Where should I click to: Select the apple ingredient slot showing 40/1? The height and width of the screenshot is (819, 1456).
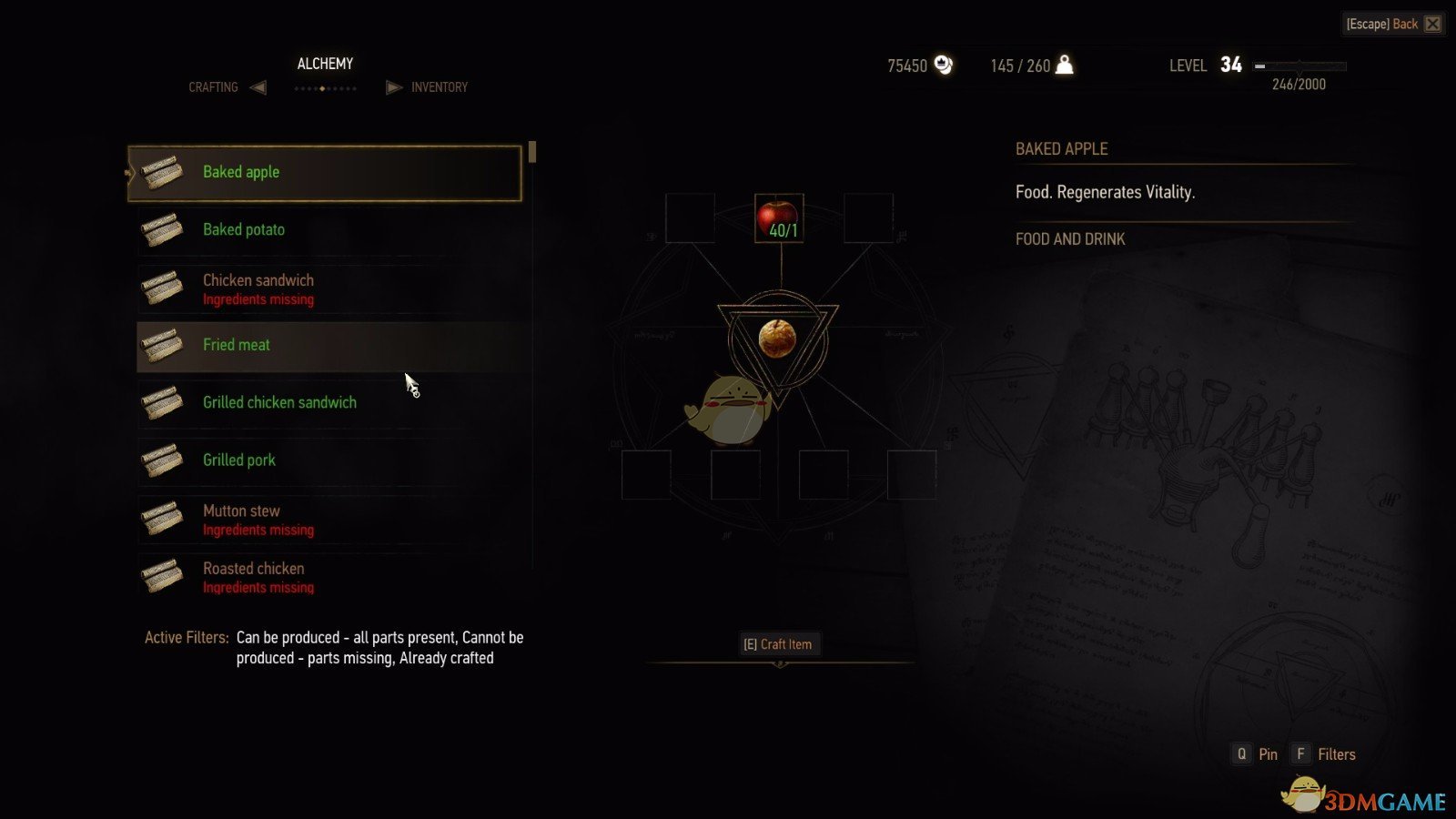778,218
